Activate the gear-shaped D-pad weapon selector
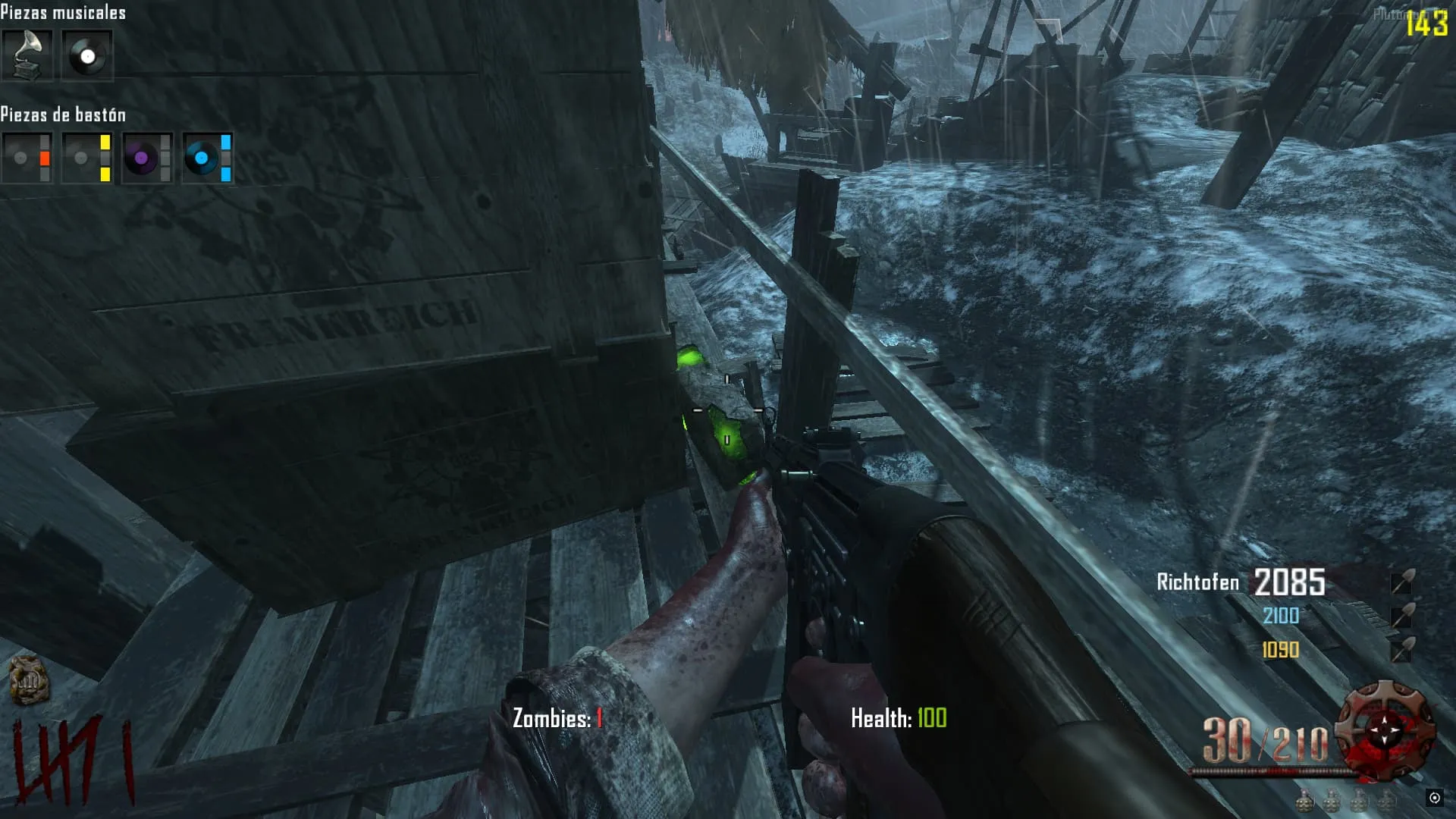1456x819 pixels. (x=1385, y=730)
